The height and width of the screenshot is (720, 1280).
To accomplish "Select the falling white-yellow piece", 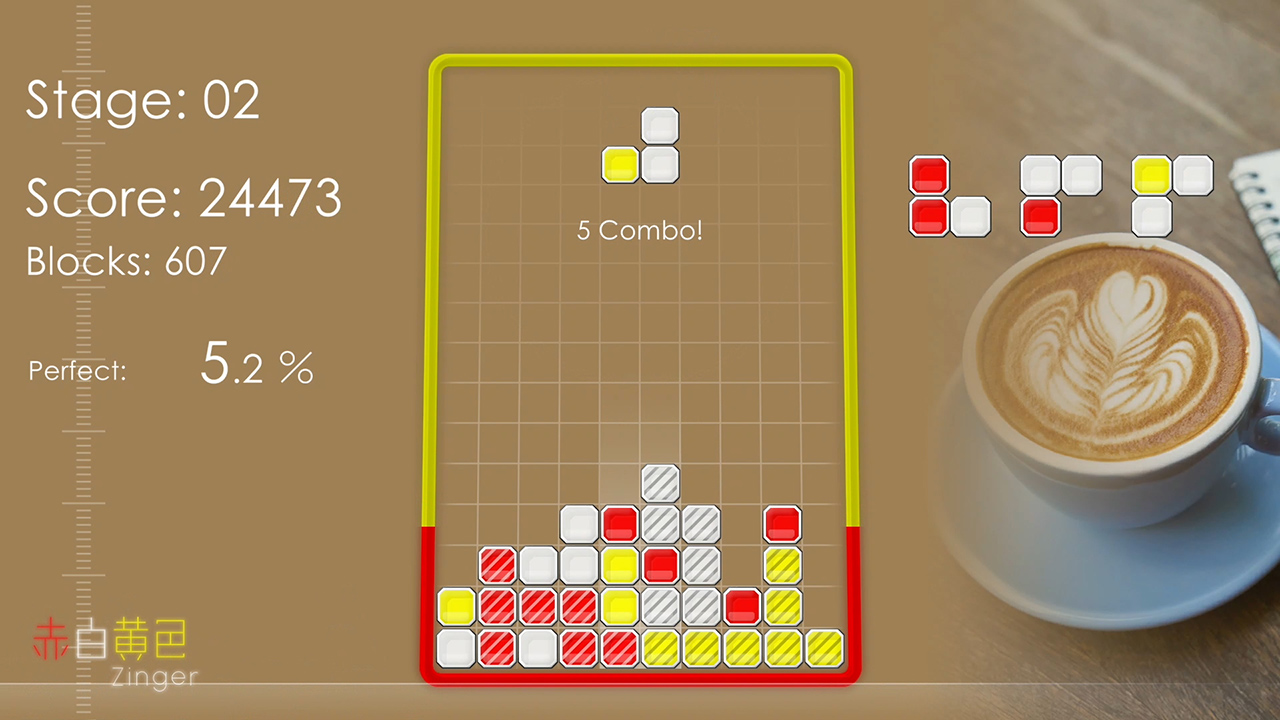I will tap(640, 145).
